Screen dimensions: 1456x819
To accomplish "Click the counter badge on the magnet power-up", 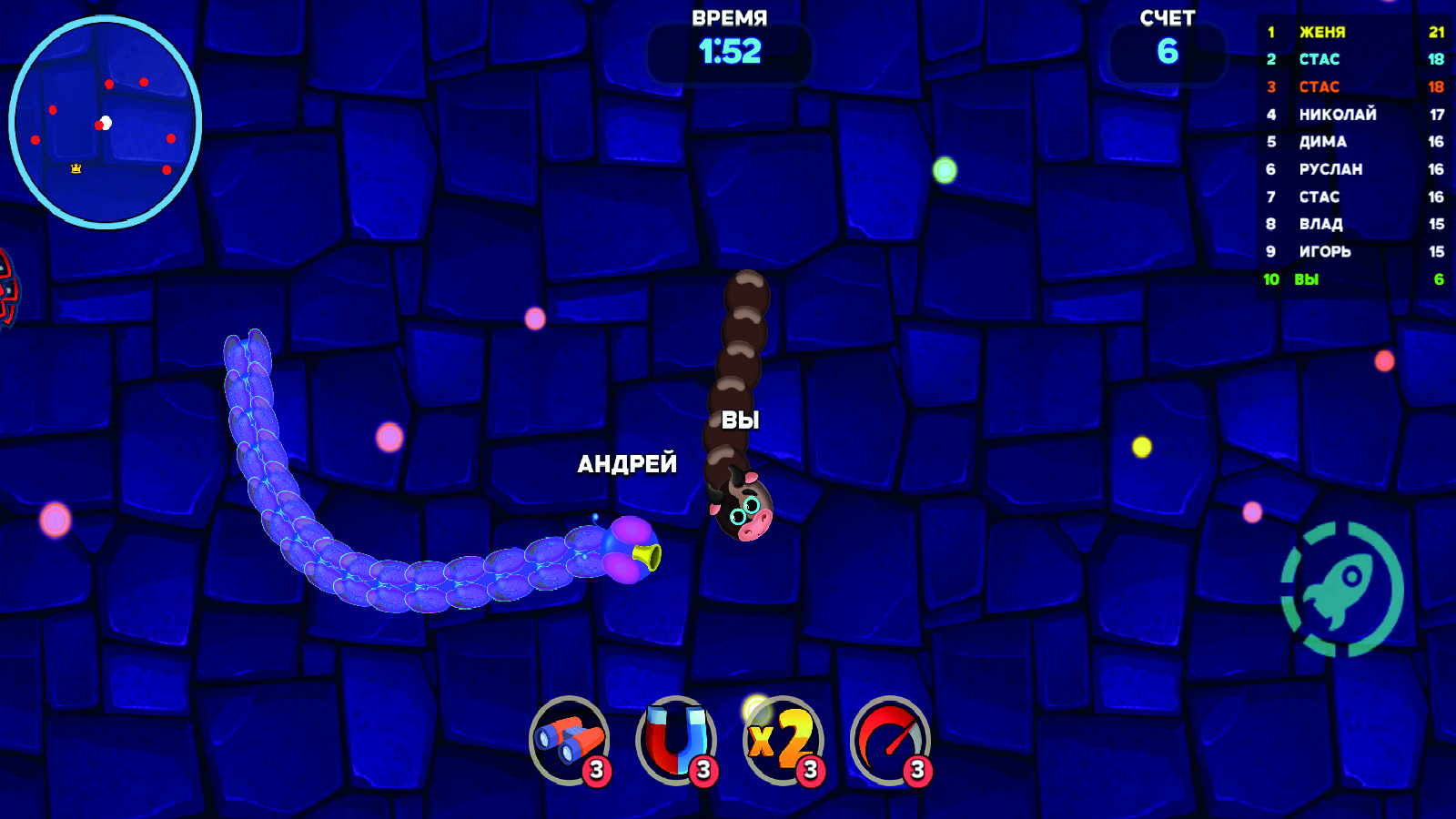I will (702, 769).
